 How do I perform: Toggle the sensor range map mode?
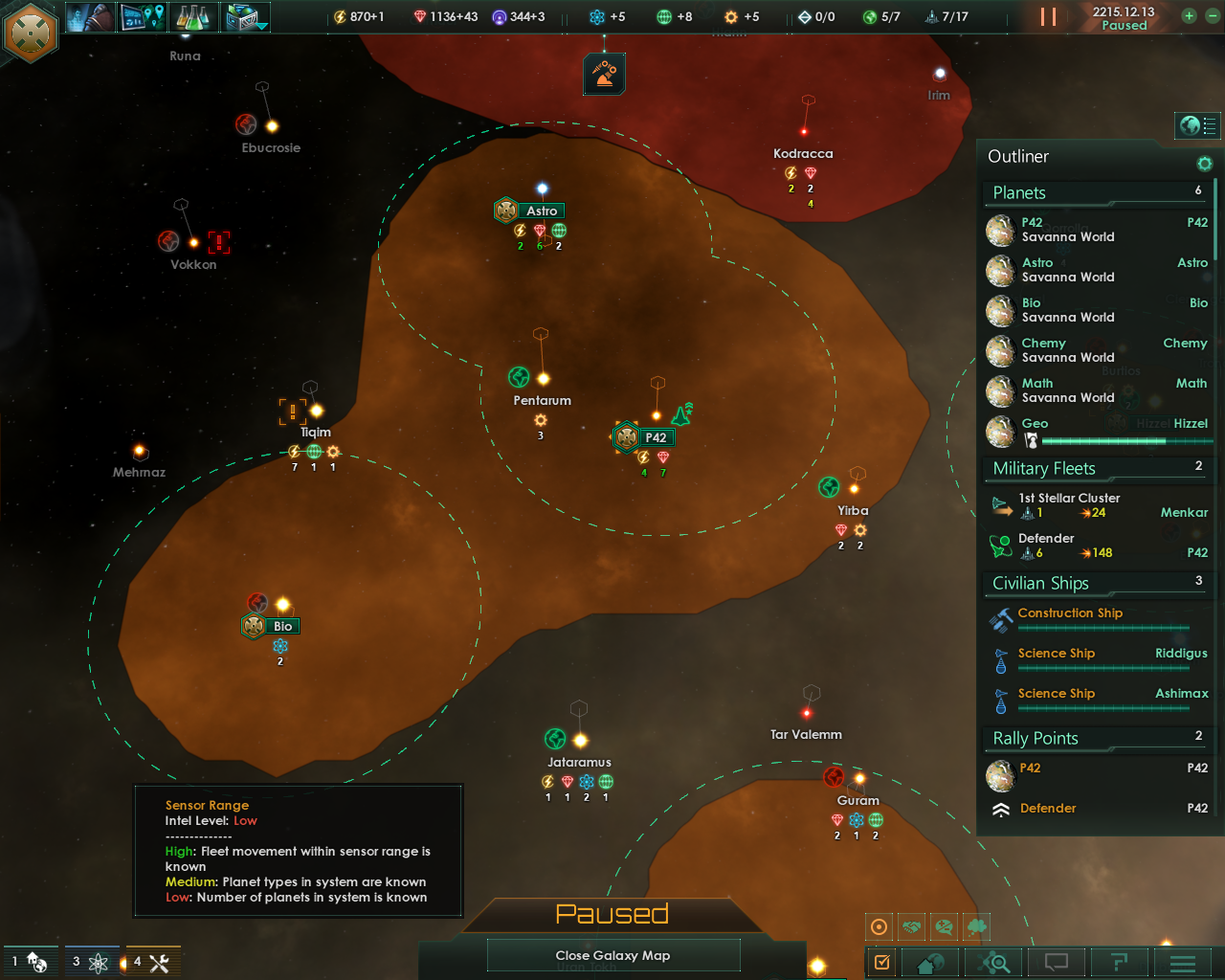[x=879, y=926]
